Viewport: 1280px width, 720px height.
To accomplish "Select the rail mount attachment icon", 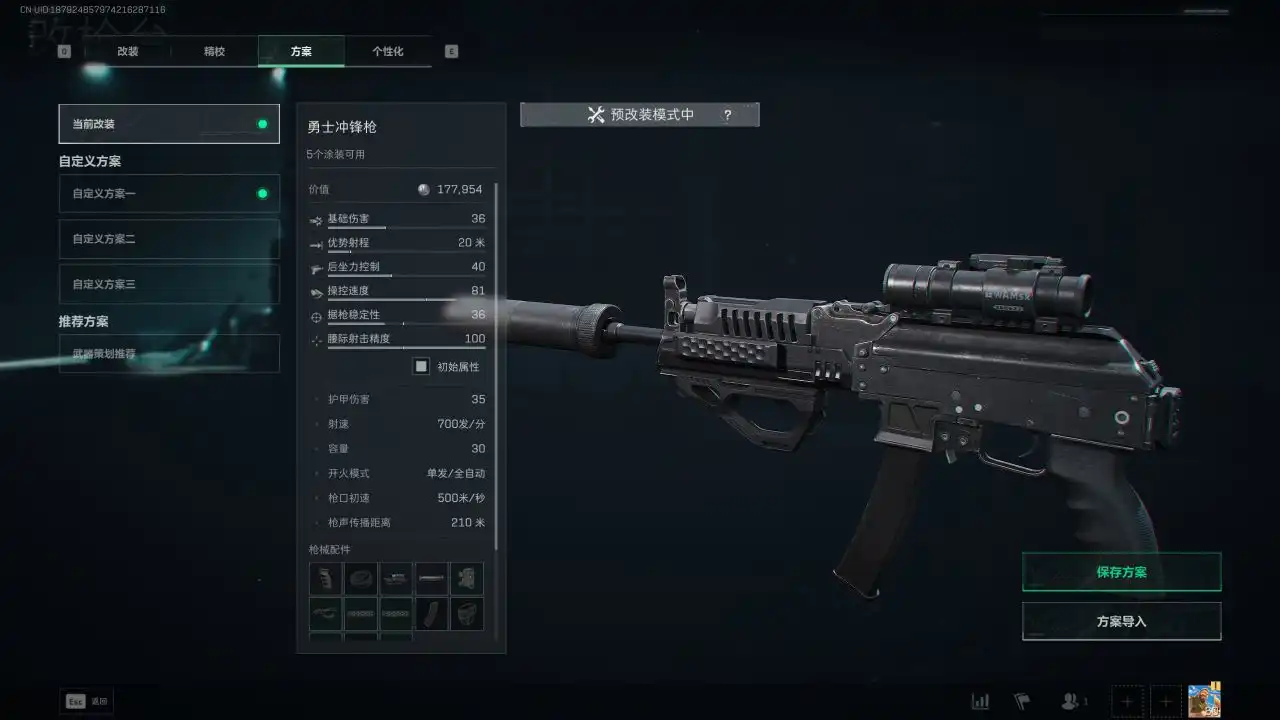I will click(395, 578).
